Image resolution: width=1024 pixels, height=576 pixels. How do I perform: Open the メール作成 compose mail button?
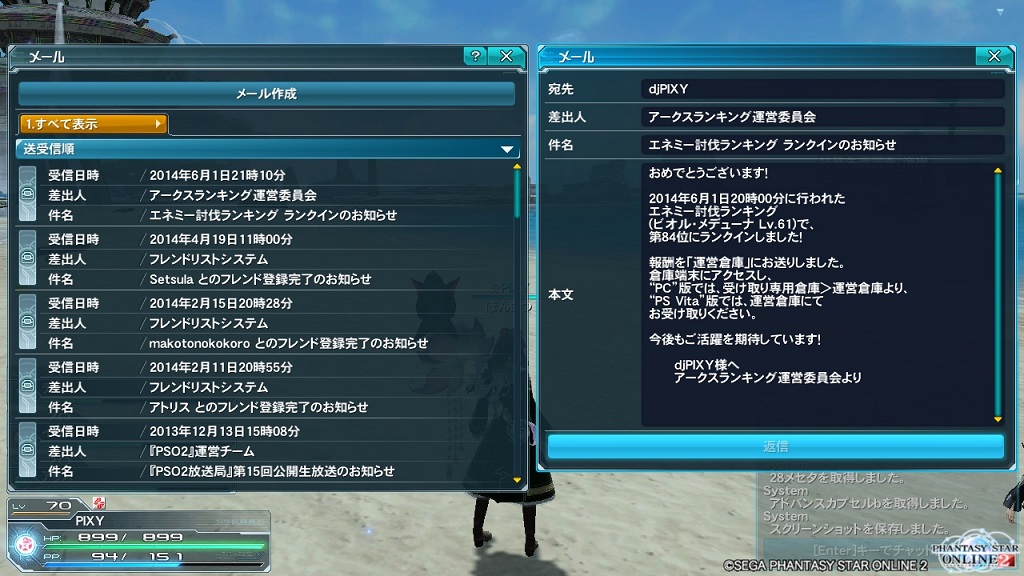coord(266,94)
